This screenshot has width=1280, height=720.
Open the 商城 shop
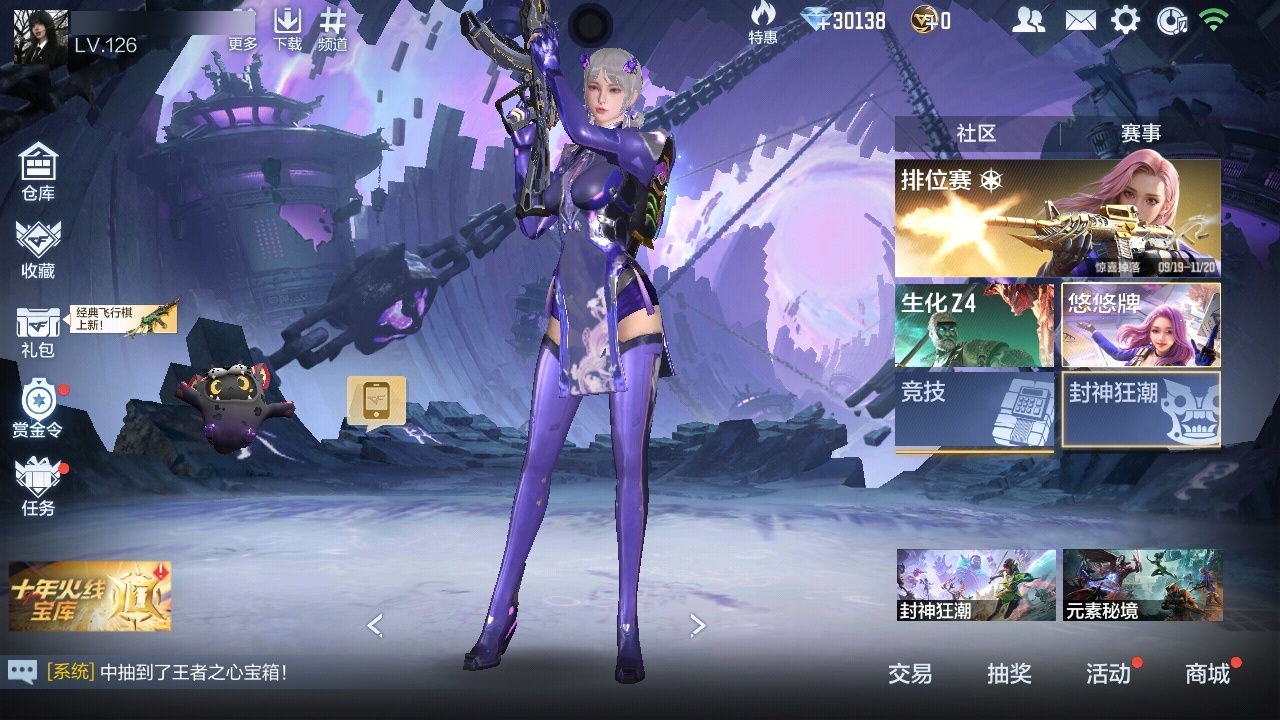[x=1208, y=674]
